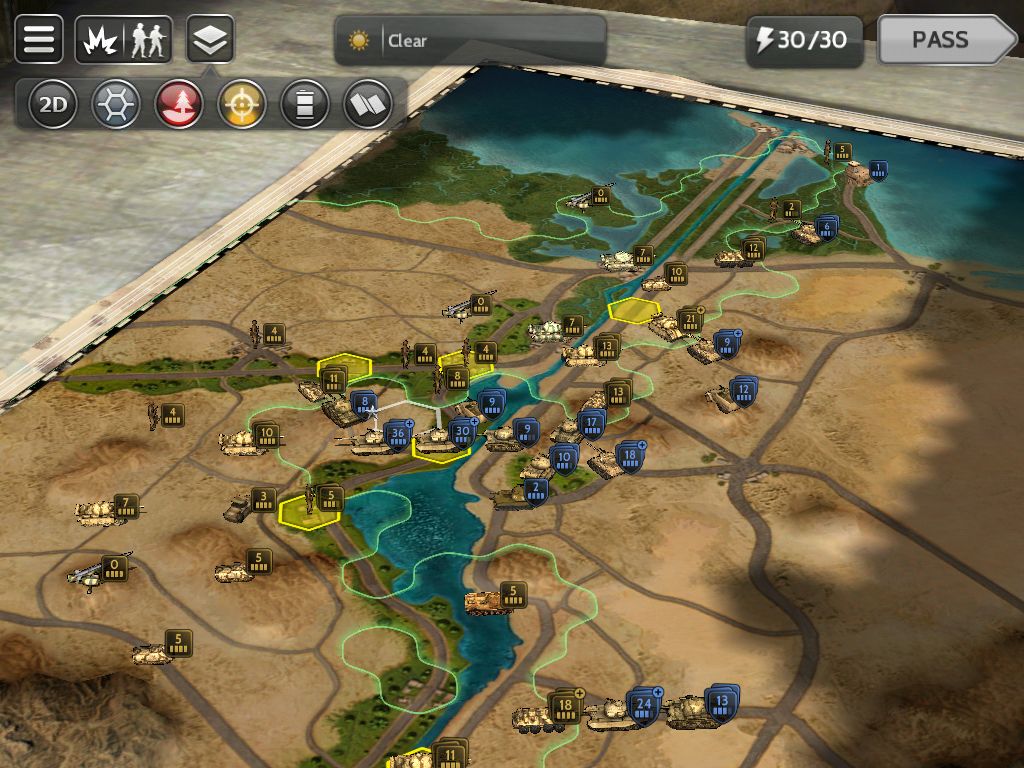Open the folded map icon
This screenshot has width=1024, height=768.
368,104
